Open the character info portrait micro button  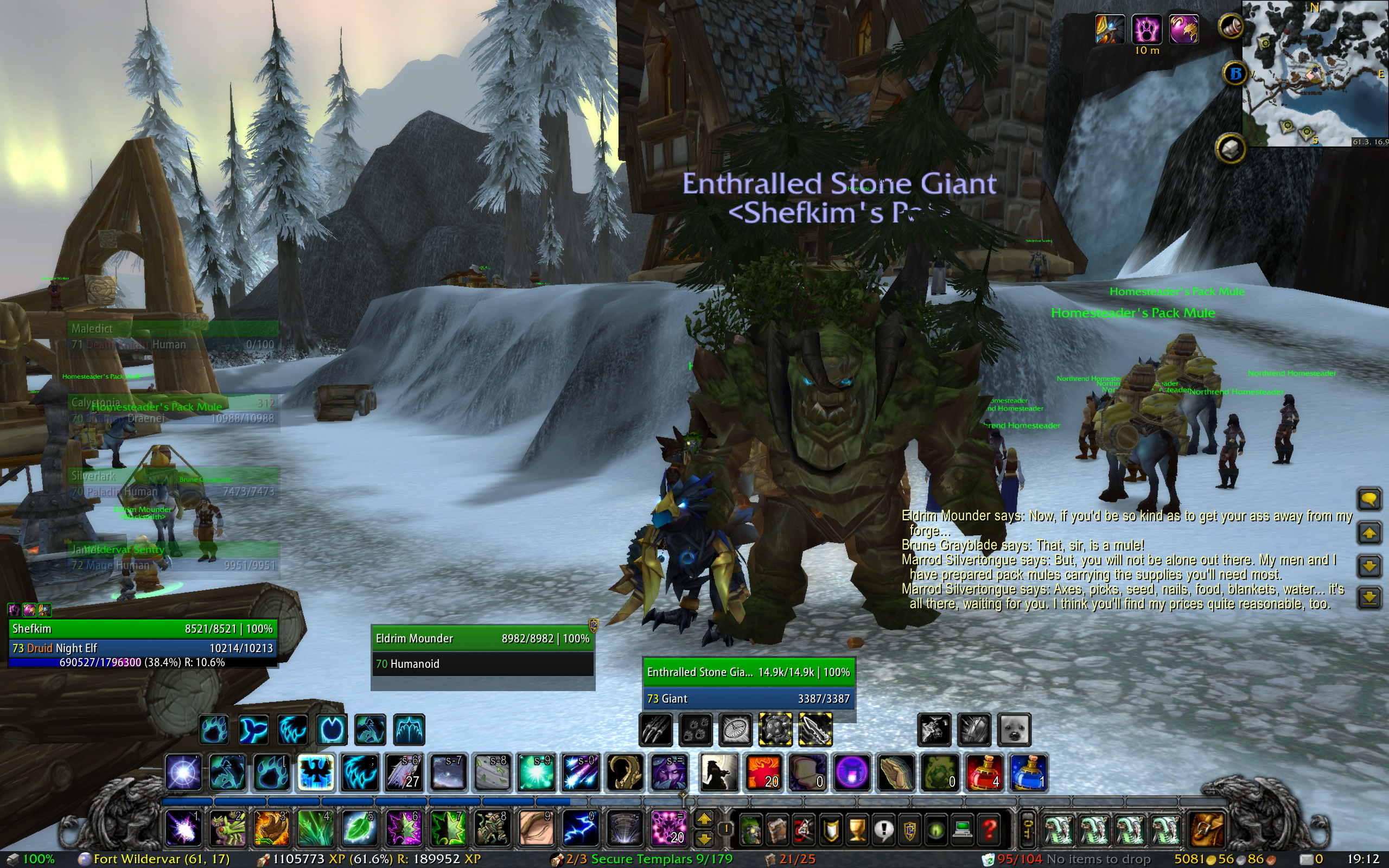coord(751,829)
